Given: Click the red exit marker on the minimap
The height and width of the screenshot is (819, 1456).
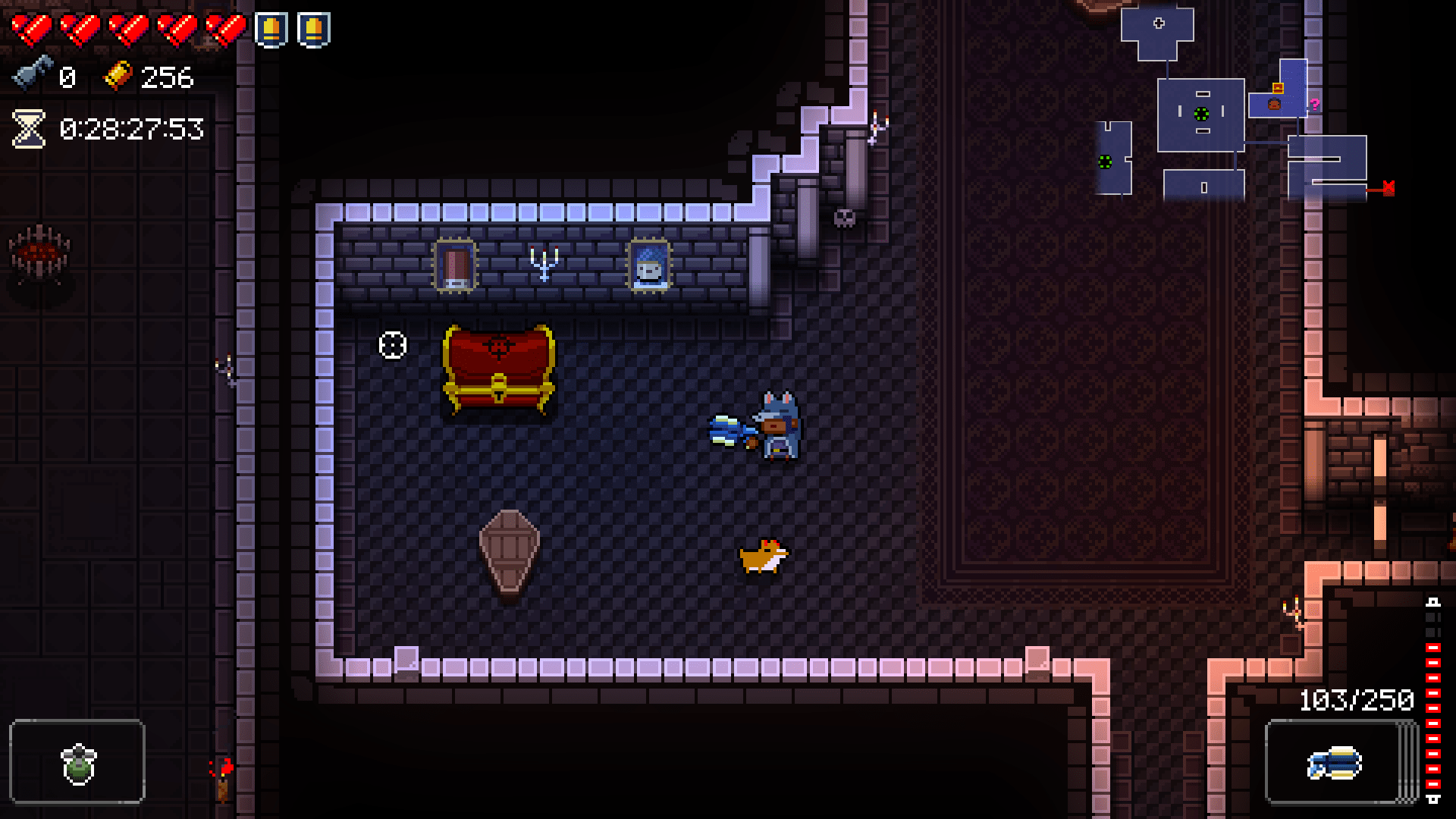Looking at the screenshot, I should point(1389,187).
